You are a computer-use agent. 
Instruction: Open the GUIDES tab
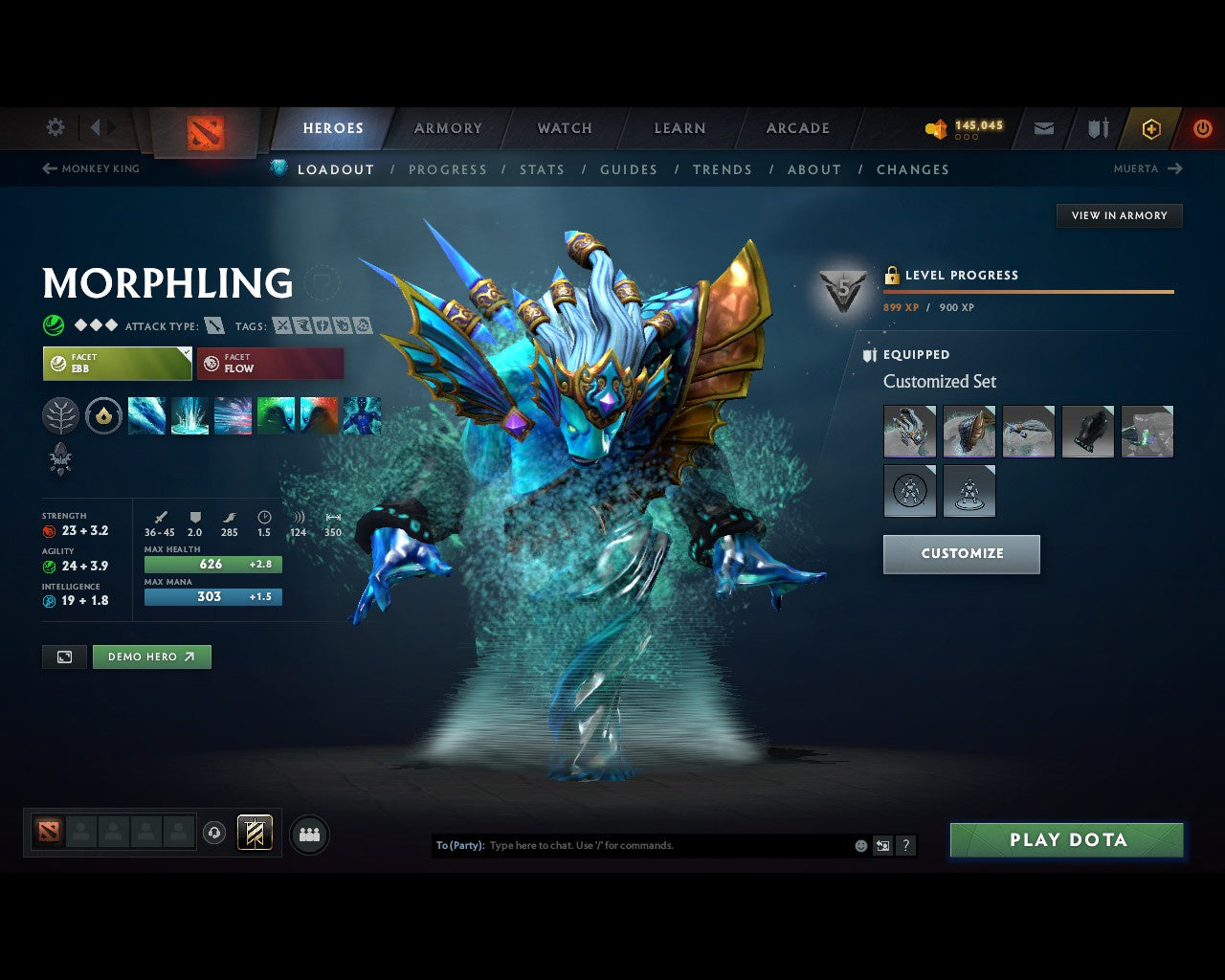click(x=629, y=169)
